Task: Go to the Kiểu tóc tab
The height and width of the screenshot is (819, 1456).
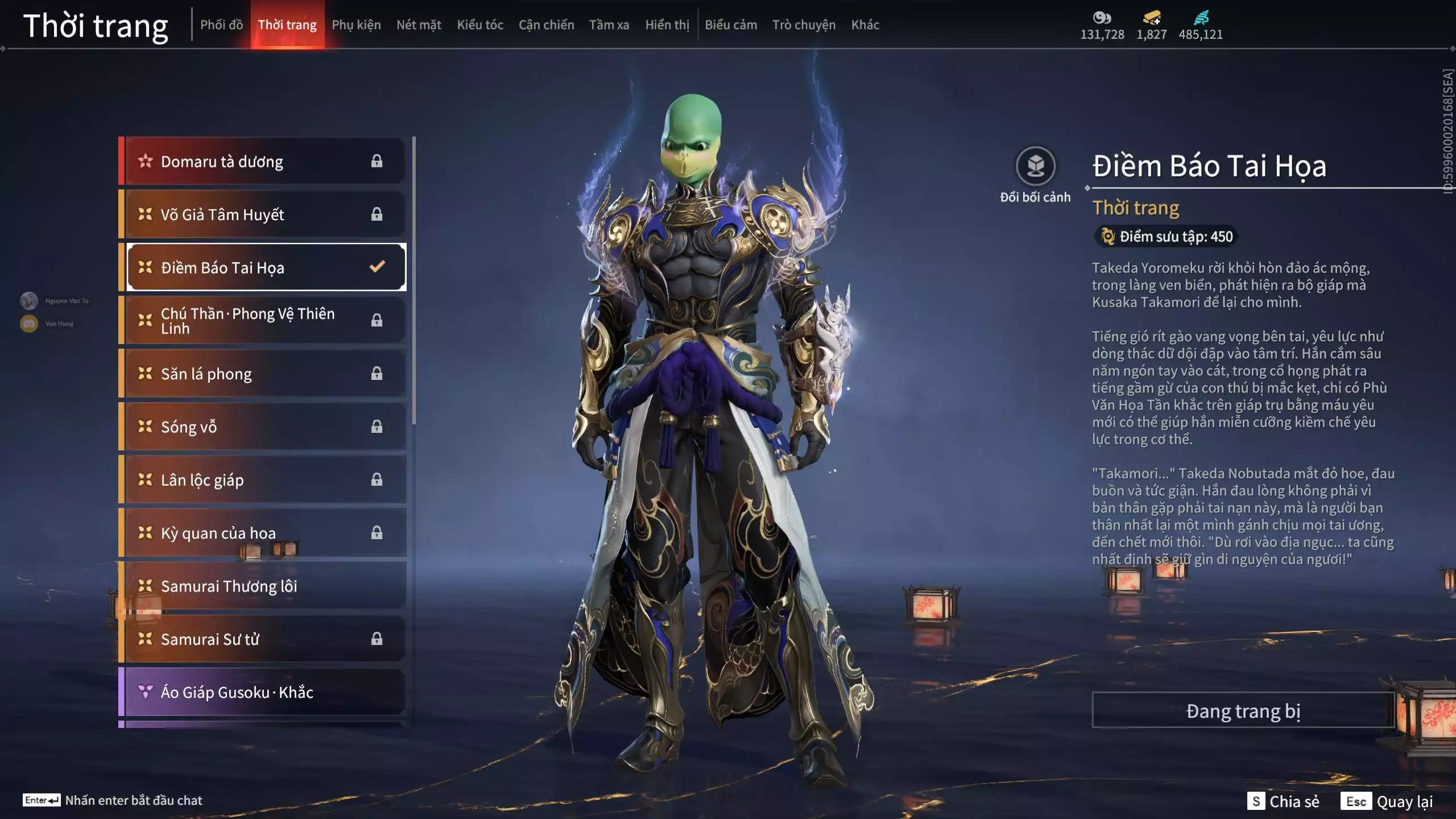Action: [x=480, y=24]
